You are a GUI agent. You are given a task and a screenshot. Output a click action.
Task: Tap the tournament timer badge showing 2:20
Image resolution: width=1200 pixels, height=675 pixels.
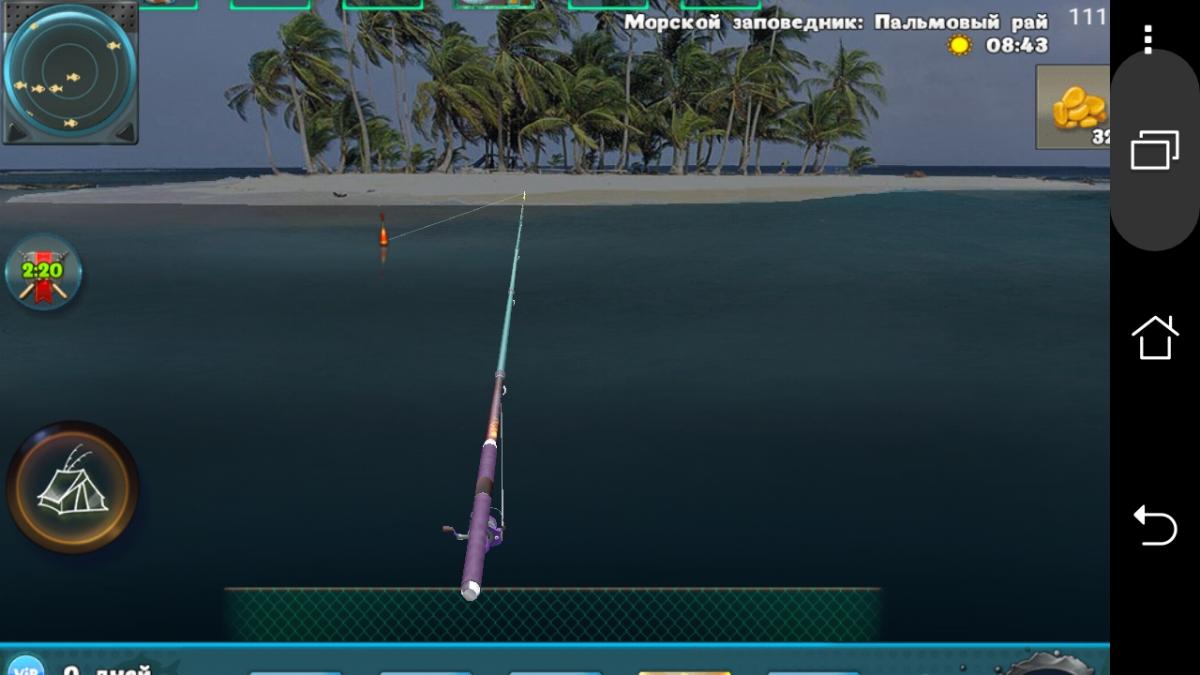coord(43,271)
